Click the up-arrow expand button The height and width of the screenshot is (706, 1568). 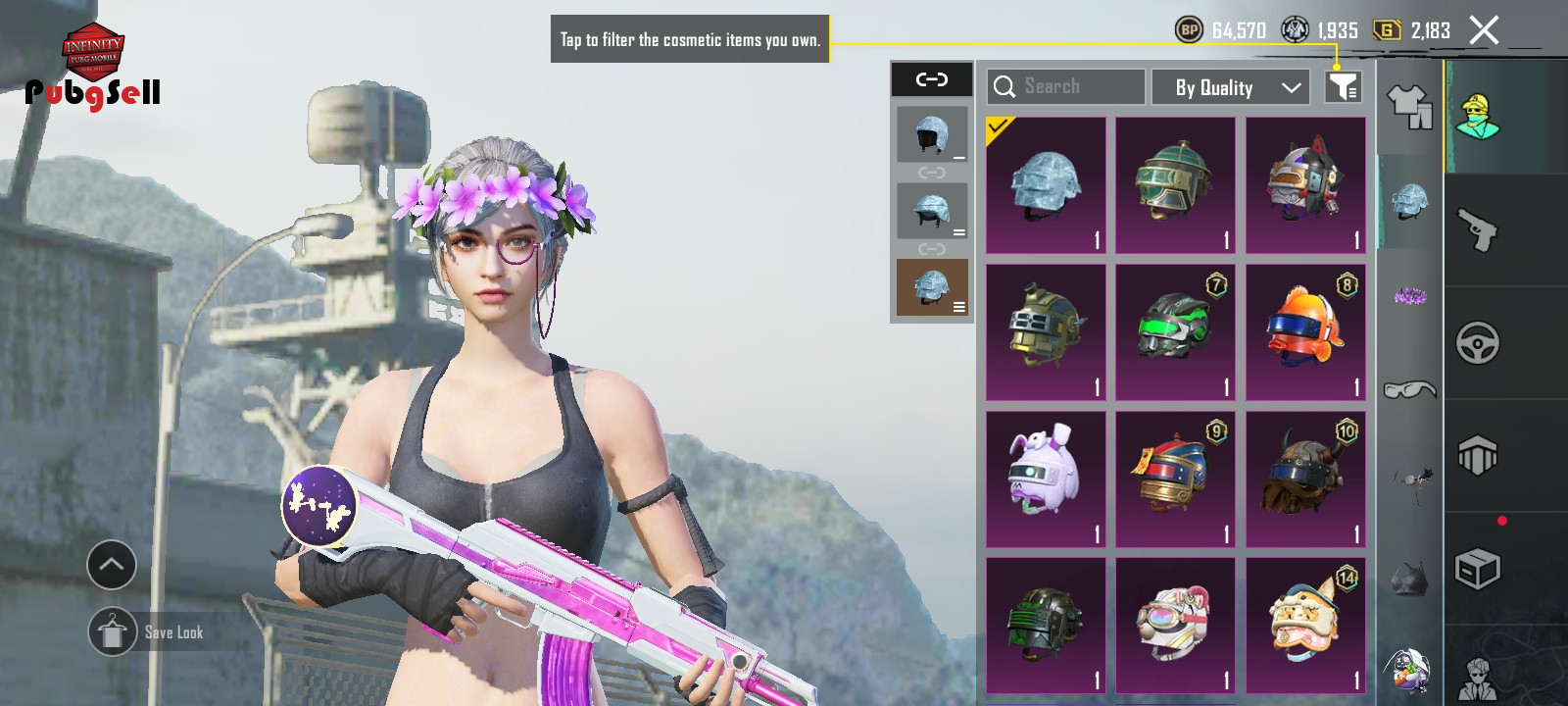click(x=112, y=565)
